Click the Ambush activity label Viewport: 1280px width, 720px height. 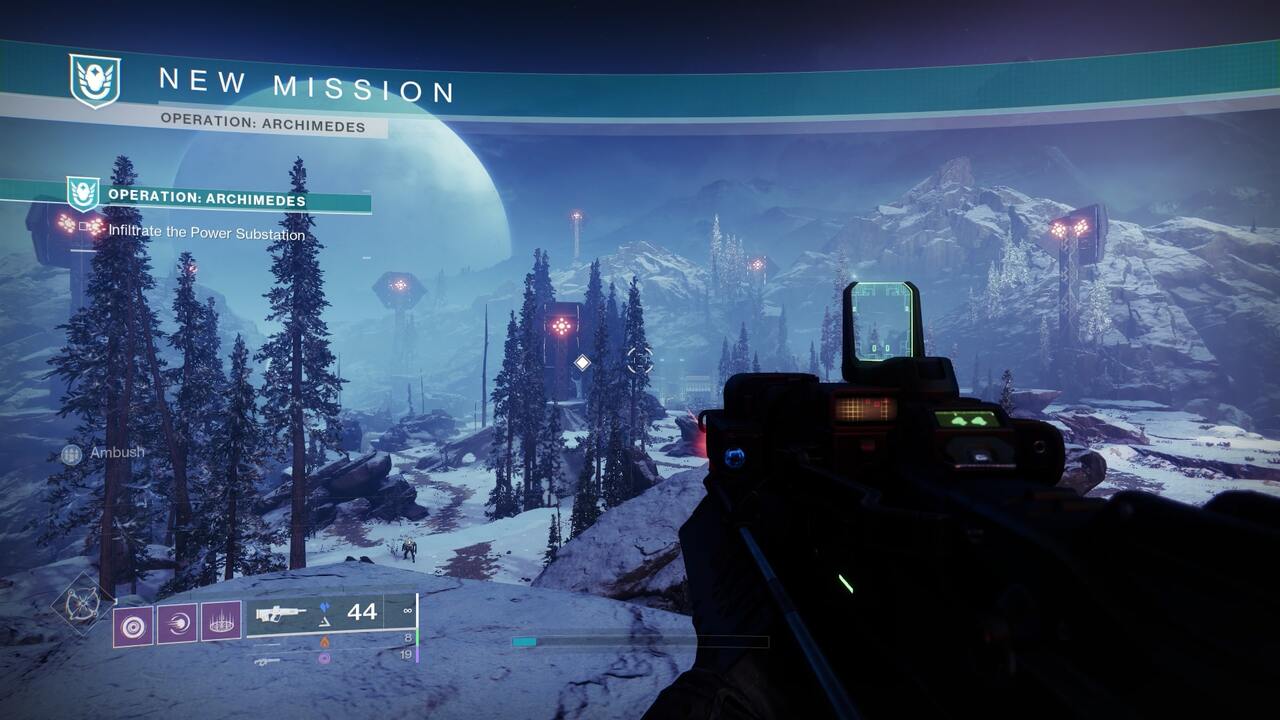pyautogui.click(x=116, y=452)
